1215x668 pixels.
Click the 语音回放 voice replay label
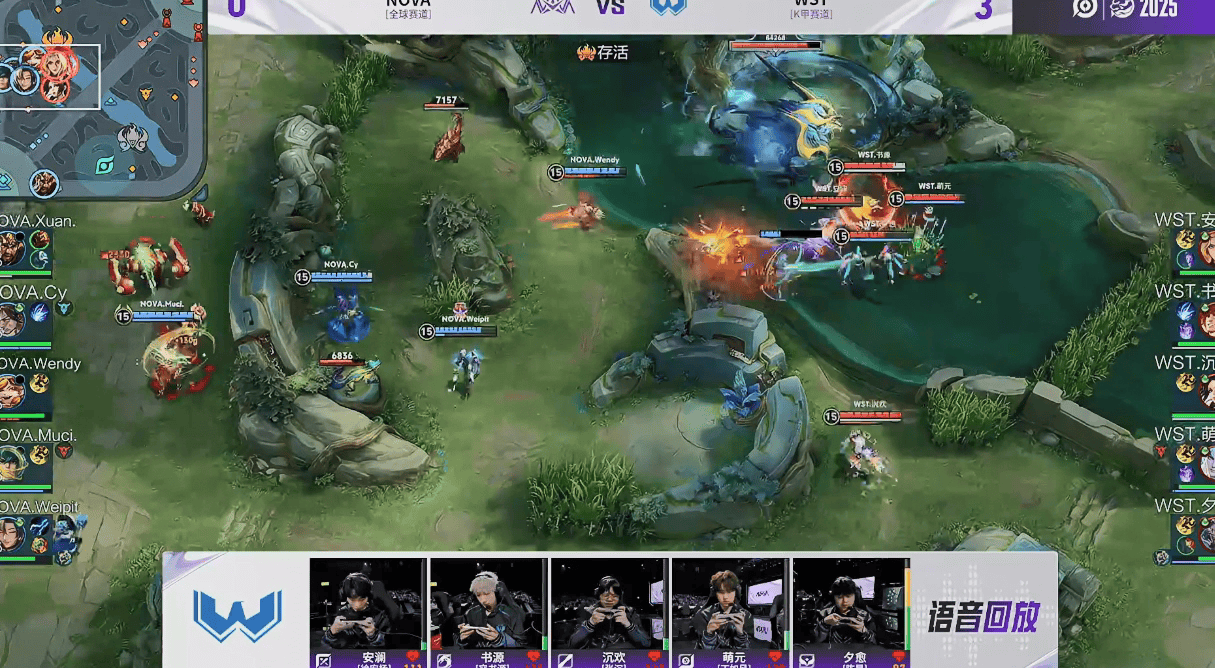pyautogui.click(x=983, y=614)
